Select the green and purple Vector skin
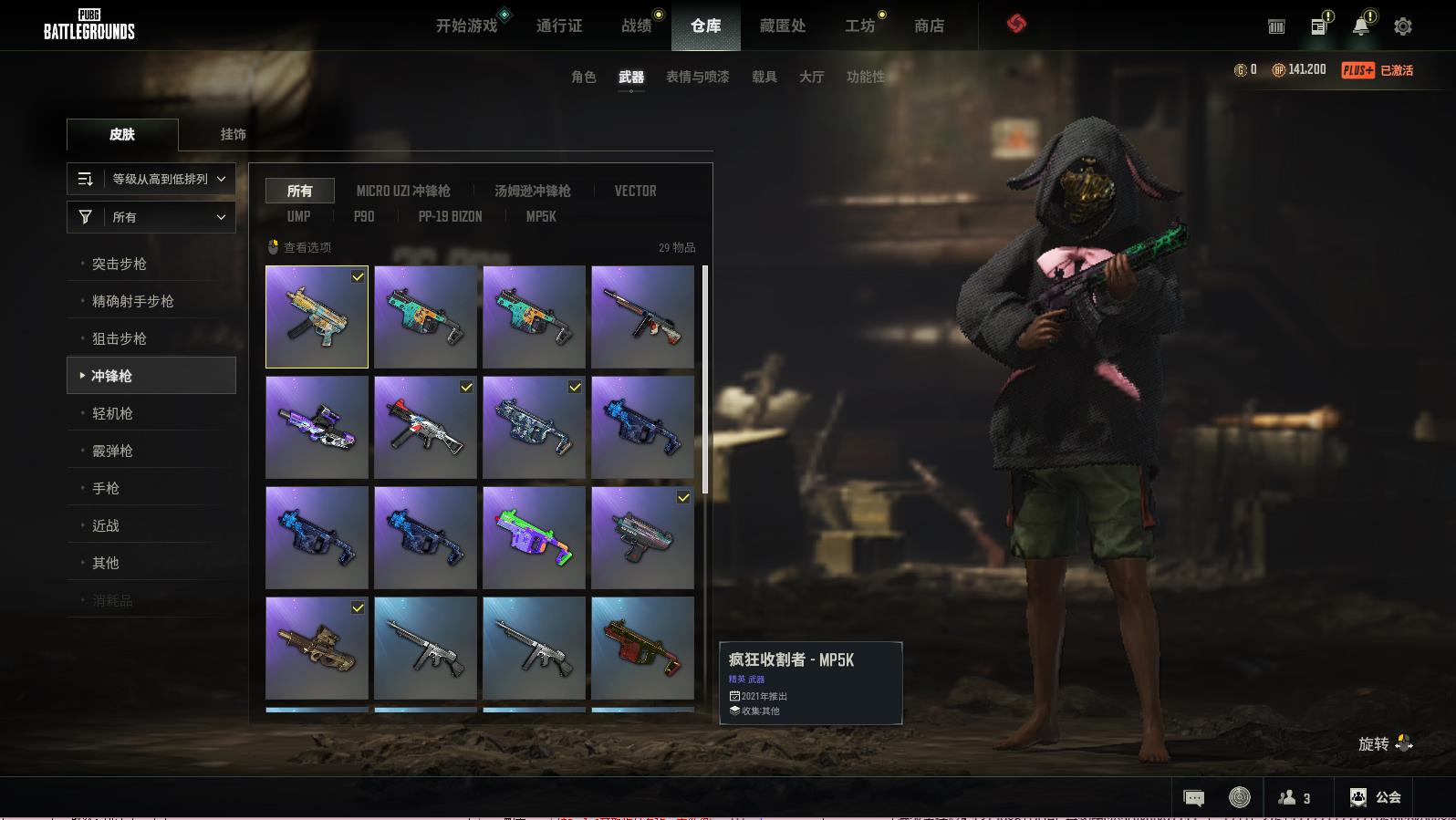Screen dimensions: 1456x820 click(534, 537)
